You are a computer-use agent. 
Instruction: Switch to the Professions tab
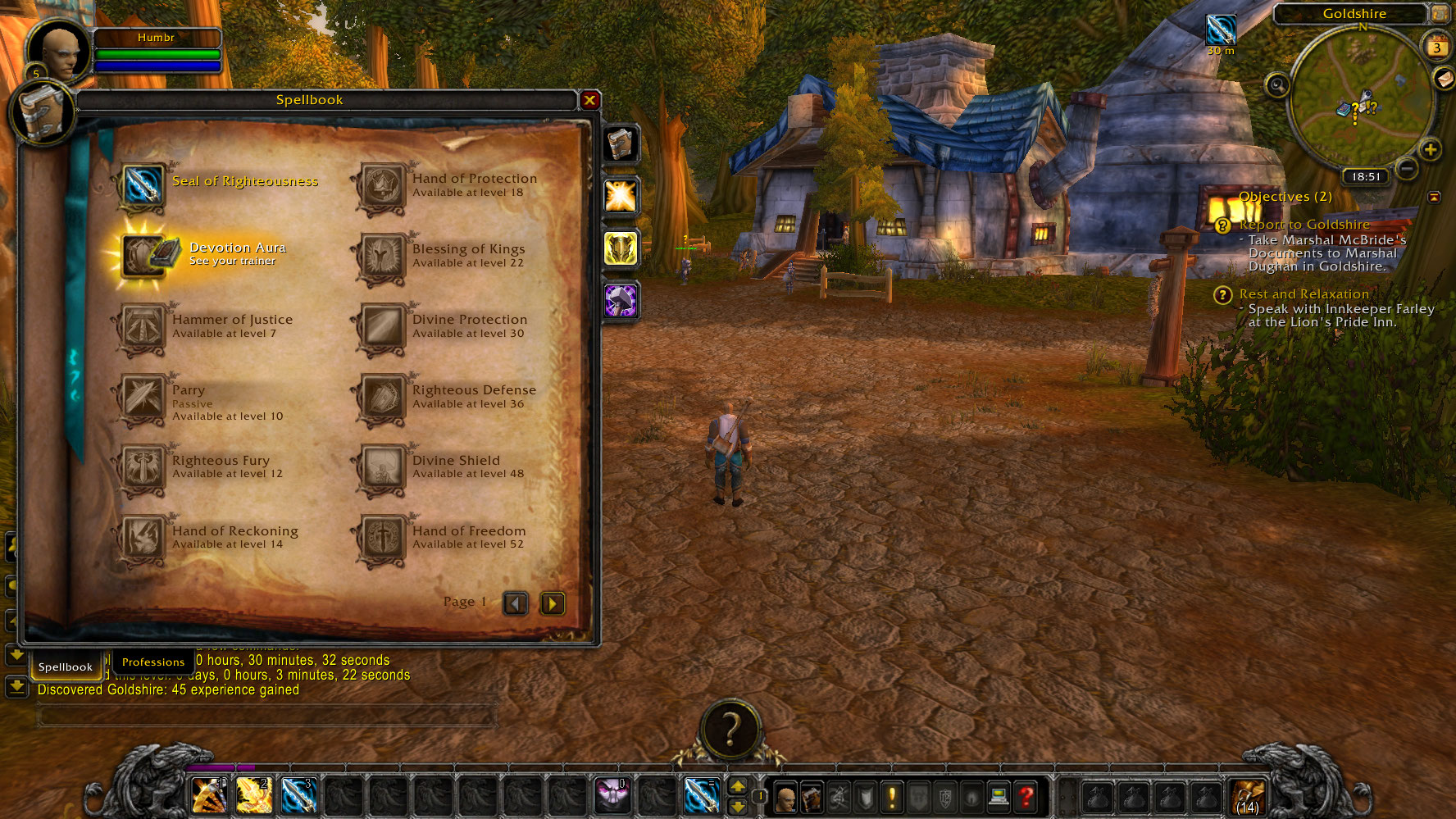click(x=153, y=662)
